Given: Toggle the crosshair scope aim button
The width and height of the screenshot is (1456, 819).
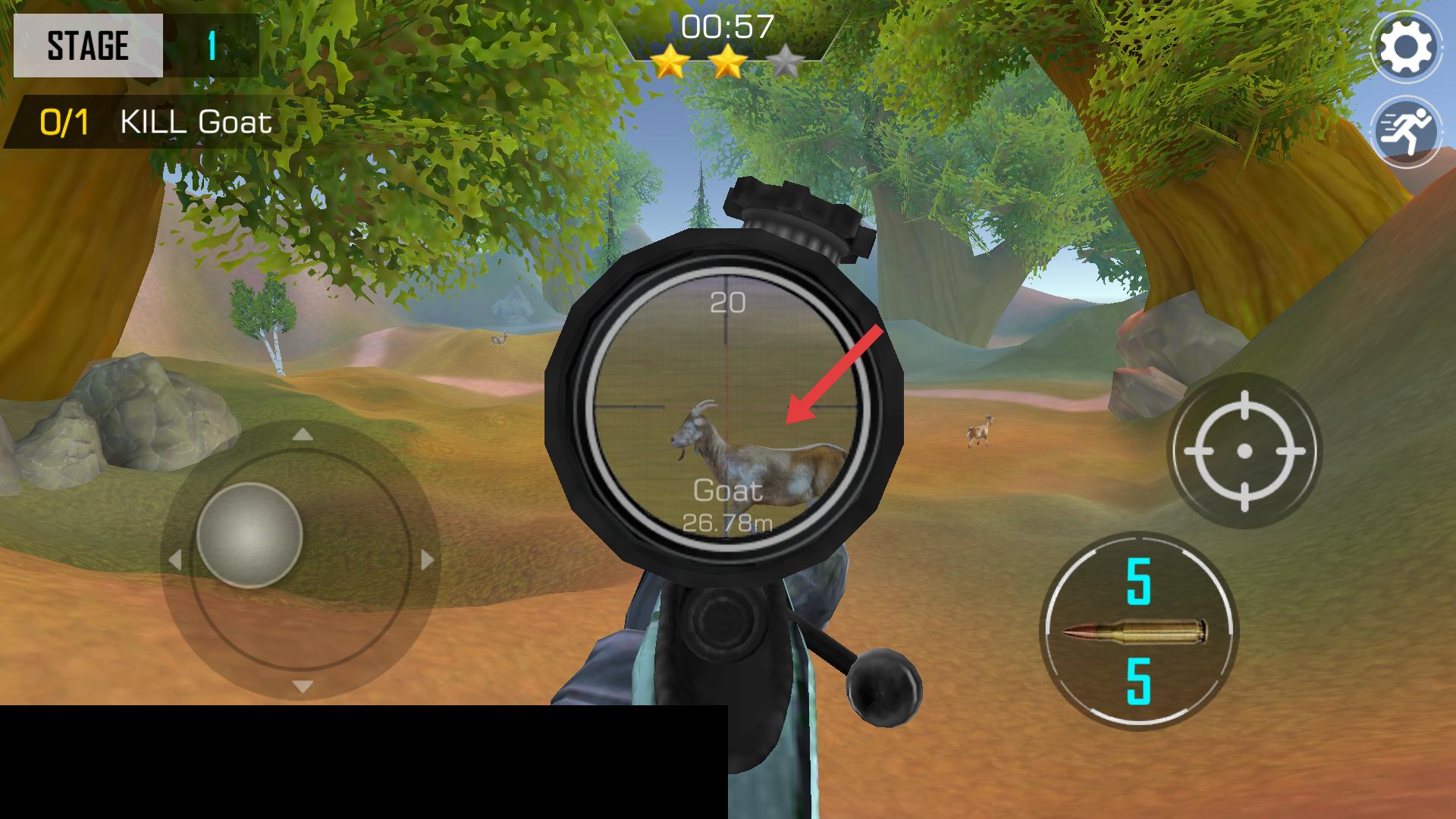Looking at the screenshot, I should tap(1244, 451).
